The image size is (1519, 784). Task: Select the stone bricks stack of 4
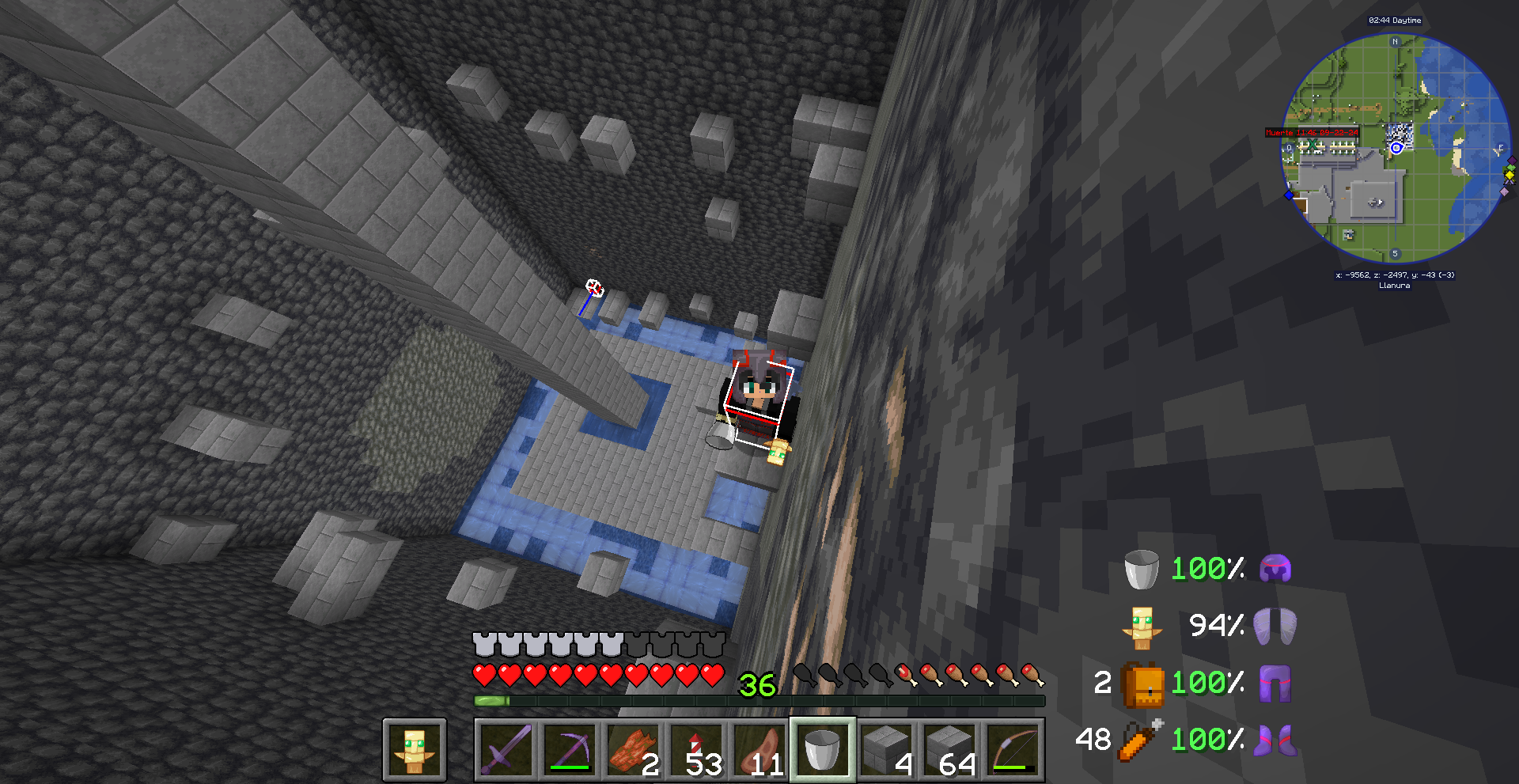point(886,749)
